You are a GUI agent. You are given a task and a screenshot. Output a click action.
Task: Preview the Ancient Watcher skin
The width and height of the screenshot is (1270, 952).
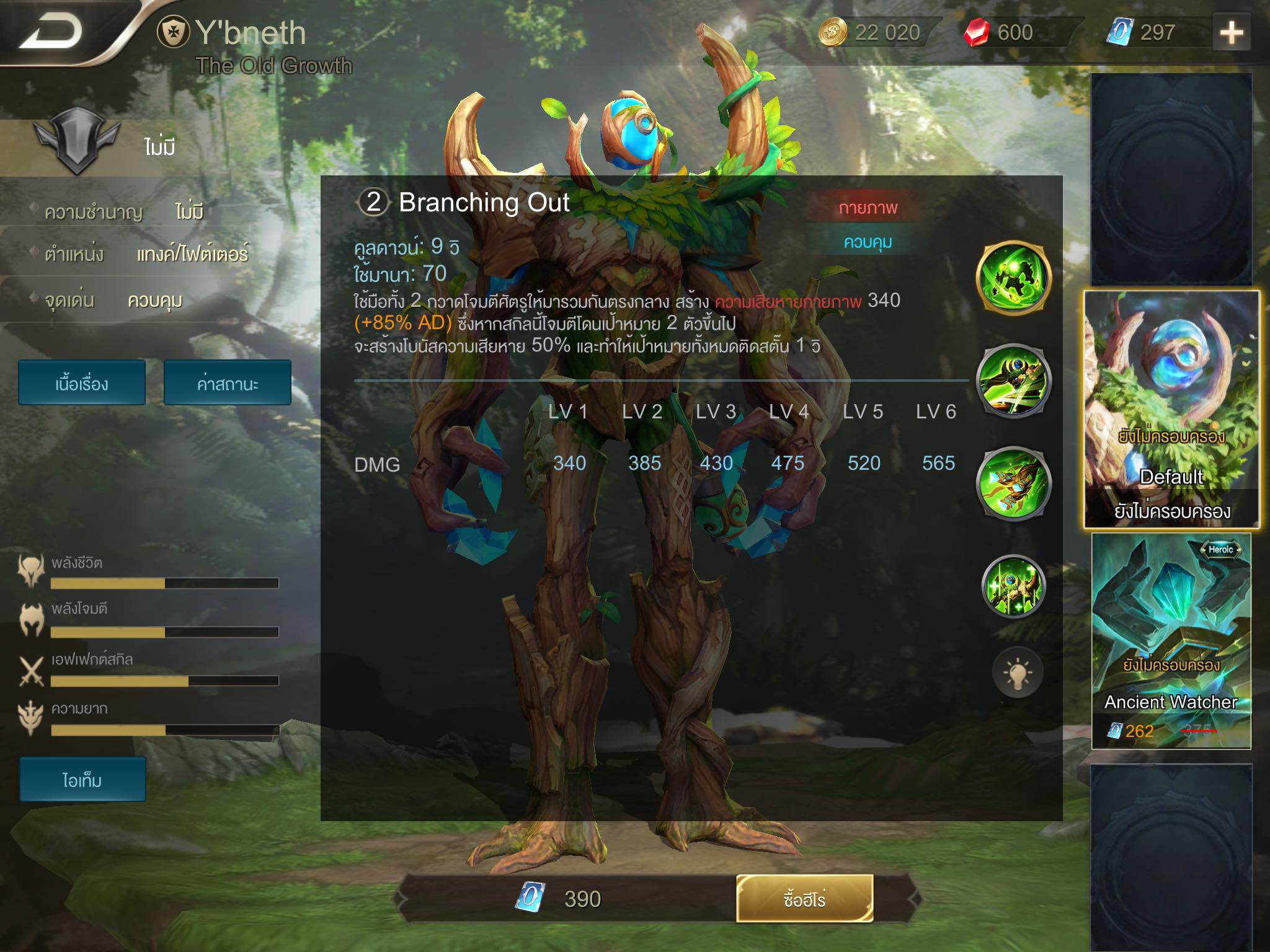point(1171,641)
